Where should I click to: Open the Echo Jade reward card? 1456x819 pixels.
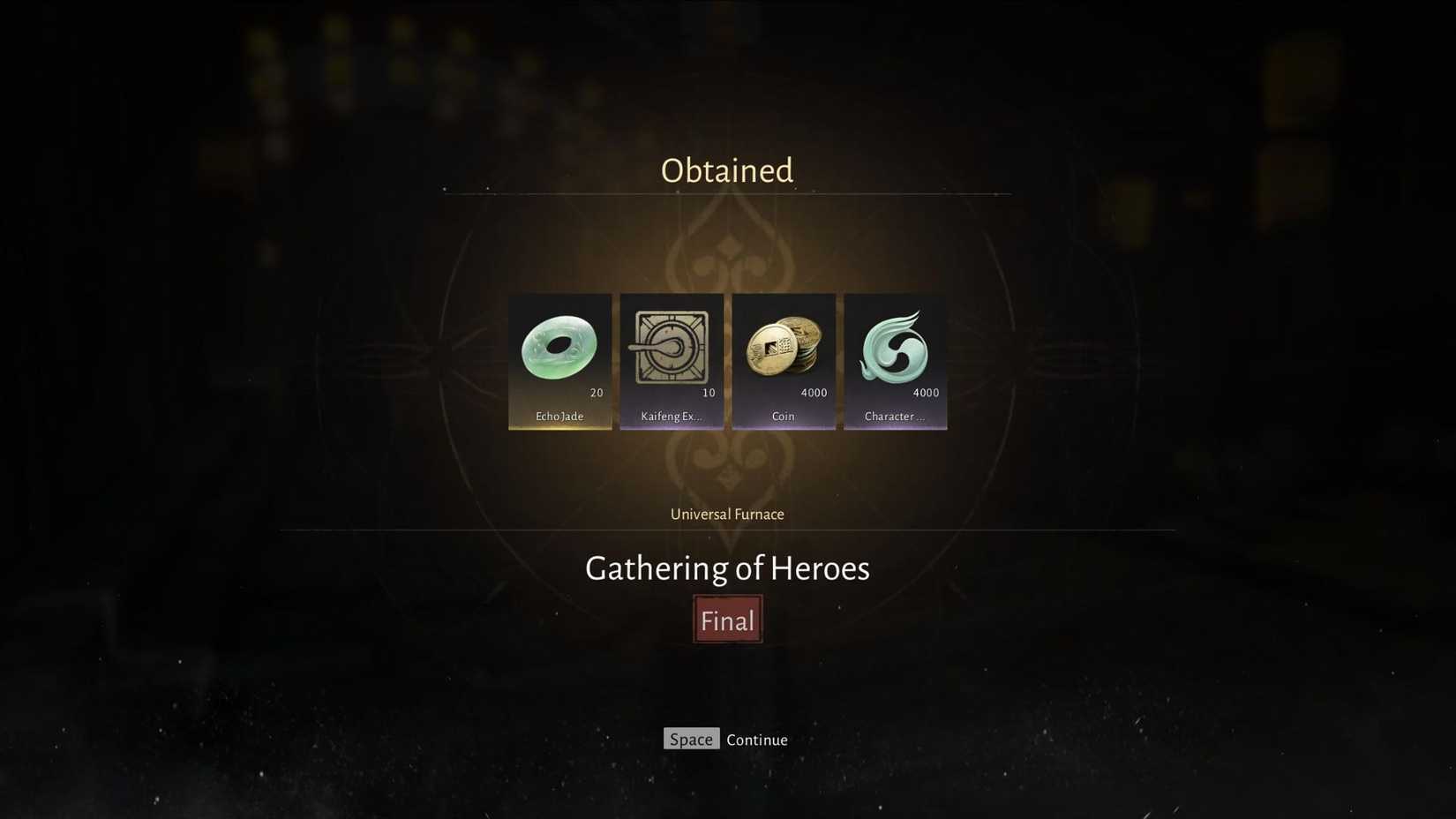tap(560, 360)
